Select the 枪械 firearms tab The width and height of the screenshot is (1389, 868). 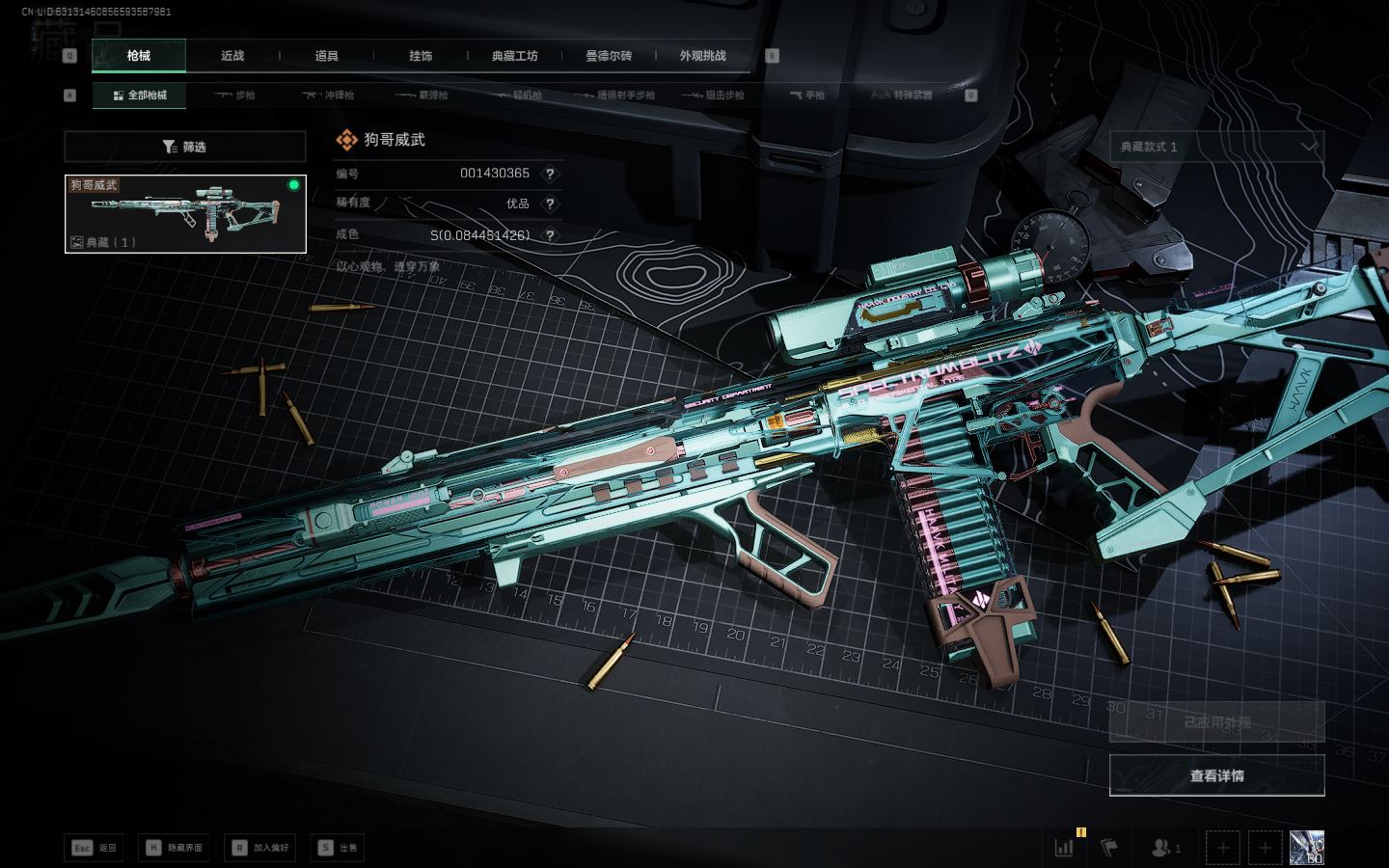point(139,56)
